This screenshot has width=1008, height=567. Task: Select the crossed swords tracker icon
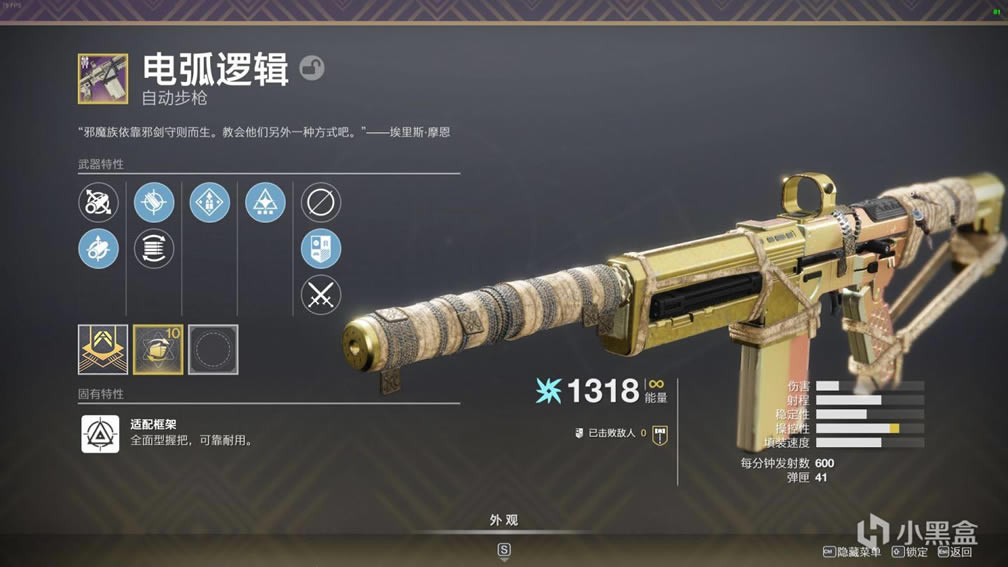click(321, 295)
